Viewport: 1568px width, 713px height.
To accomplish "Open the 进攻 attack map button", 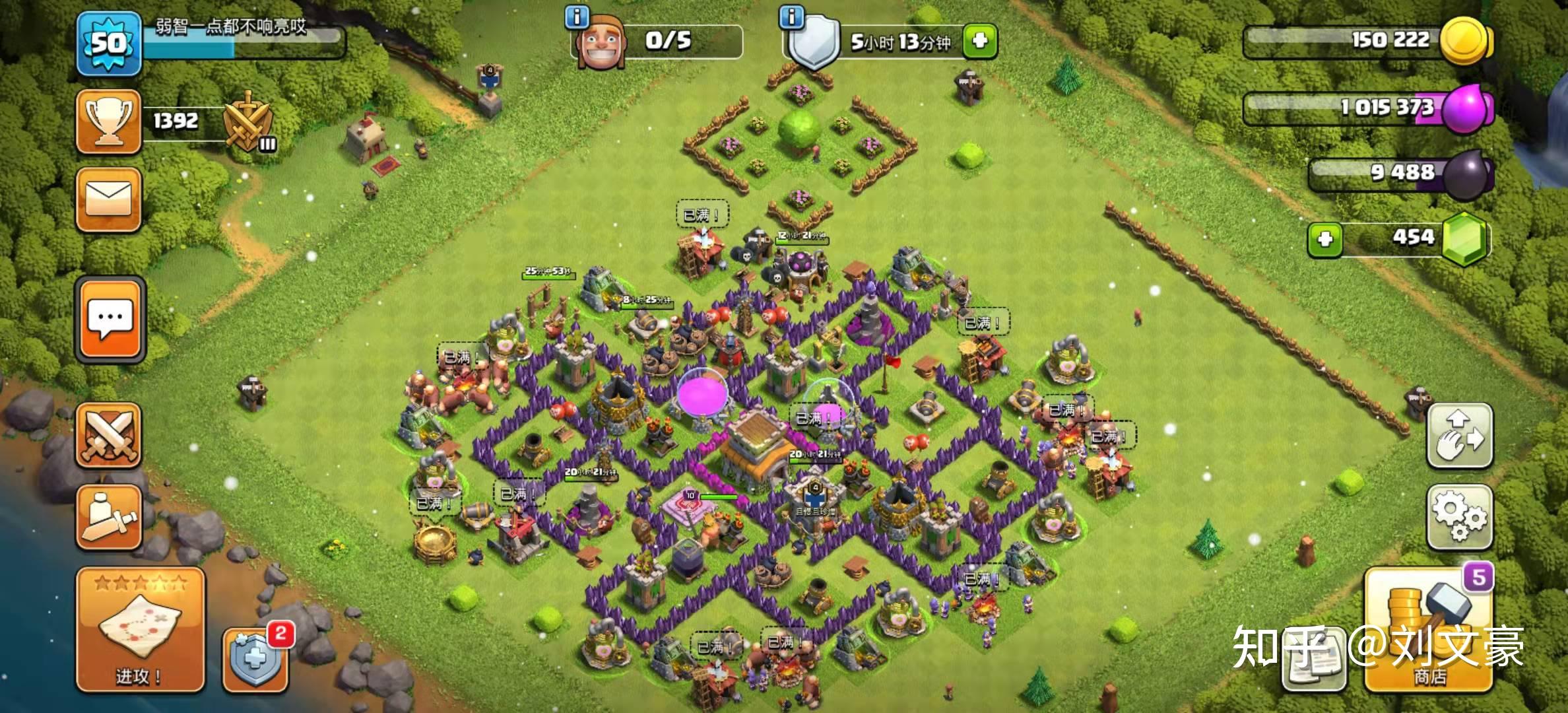I will 140,630.
